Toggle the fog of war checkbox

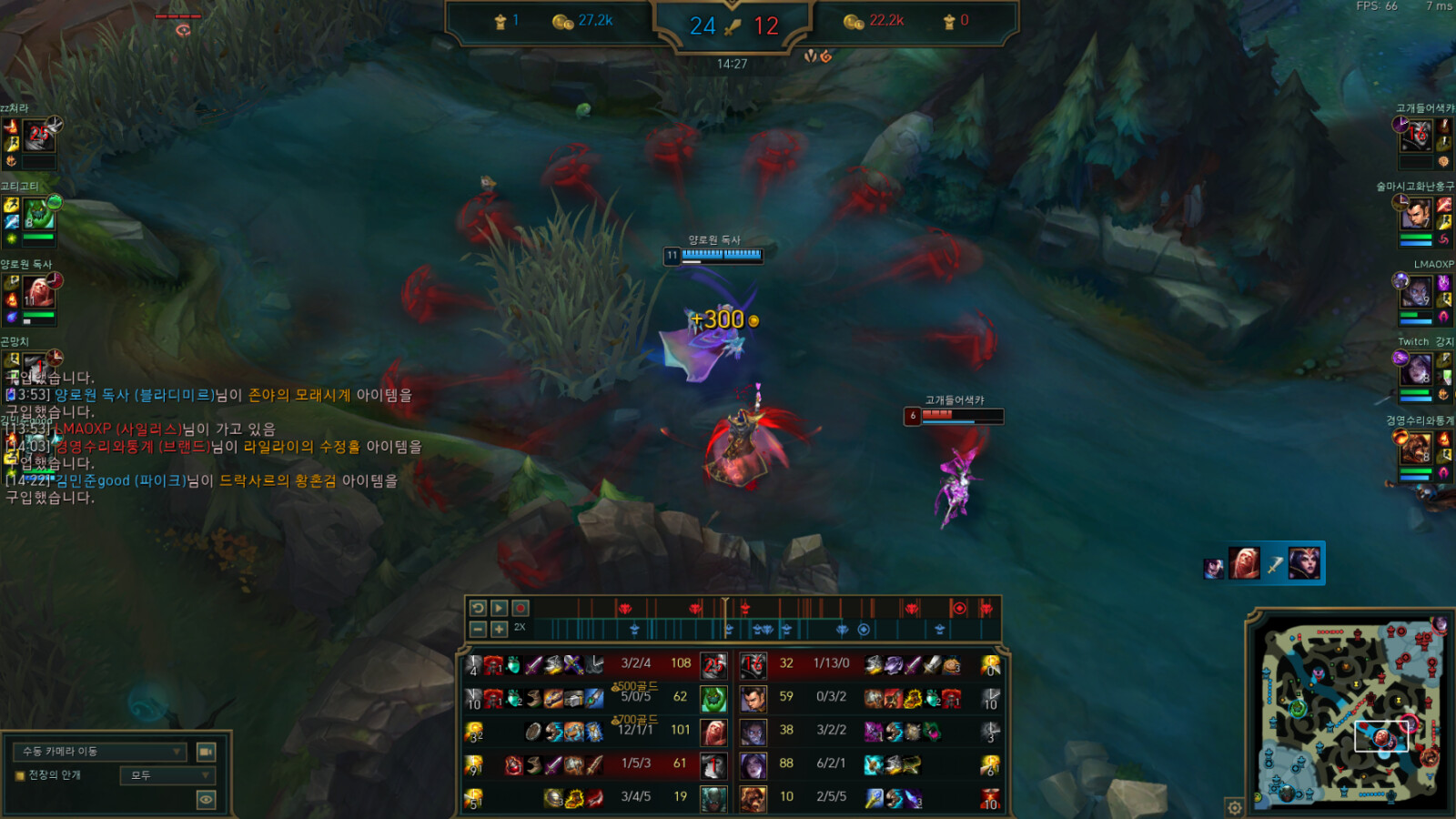(20, 775)
